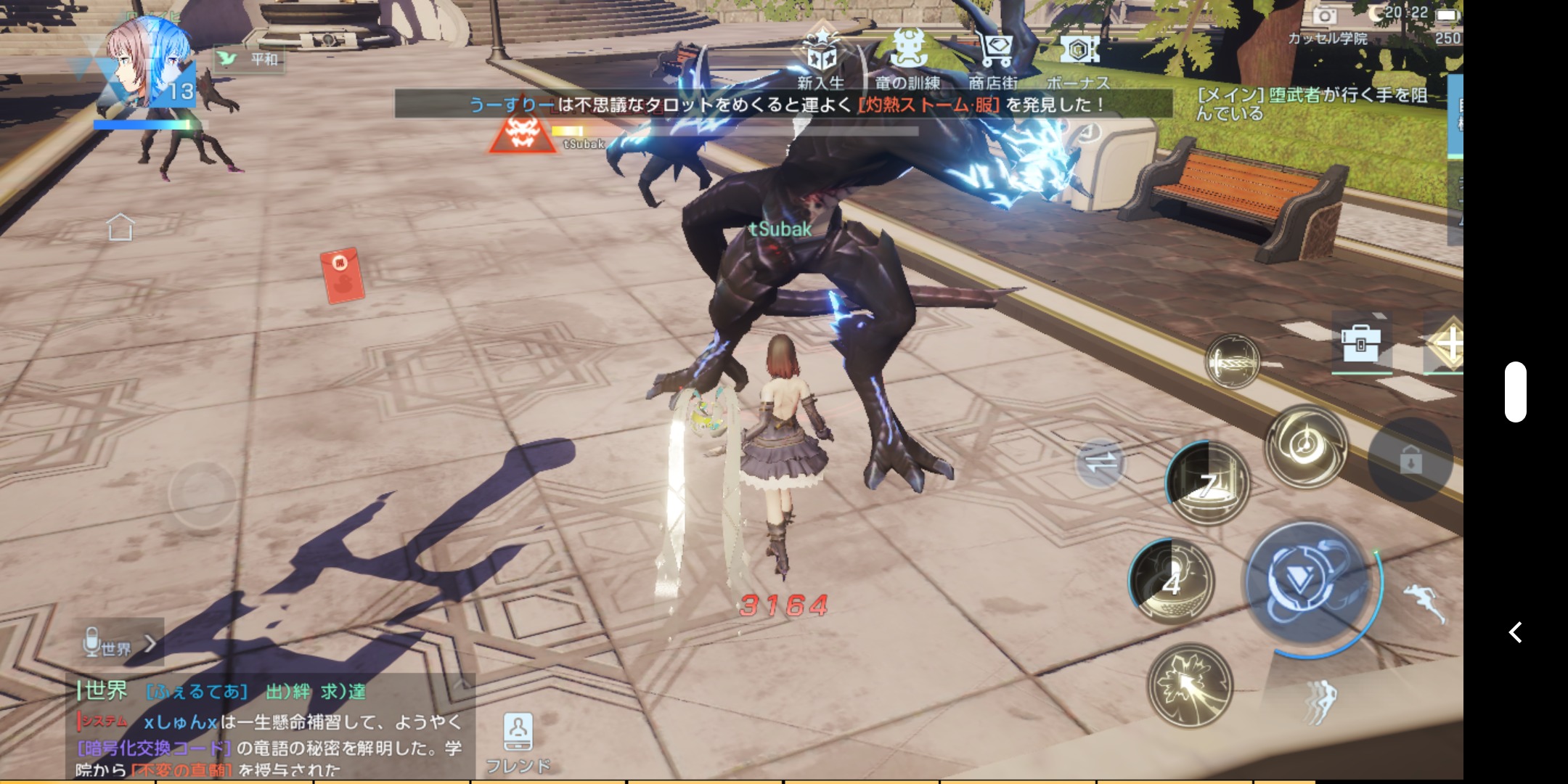Open the 新入生 newcomer menu

click(x=821, y=58)
